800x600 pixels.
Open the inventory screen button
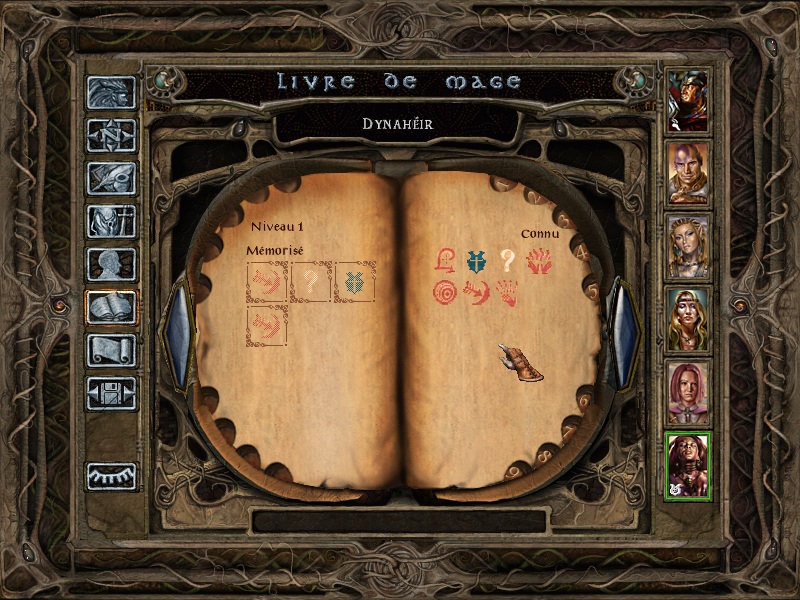point(111,221)
